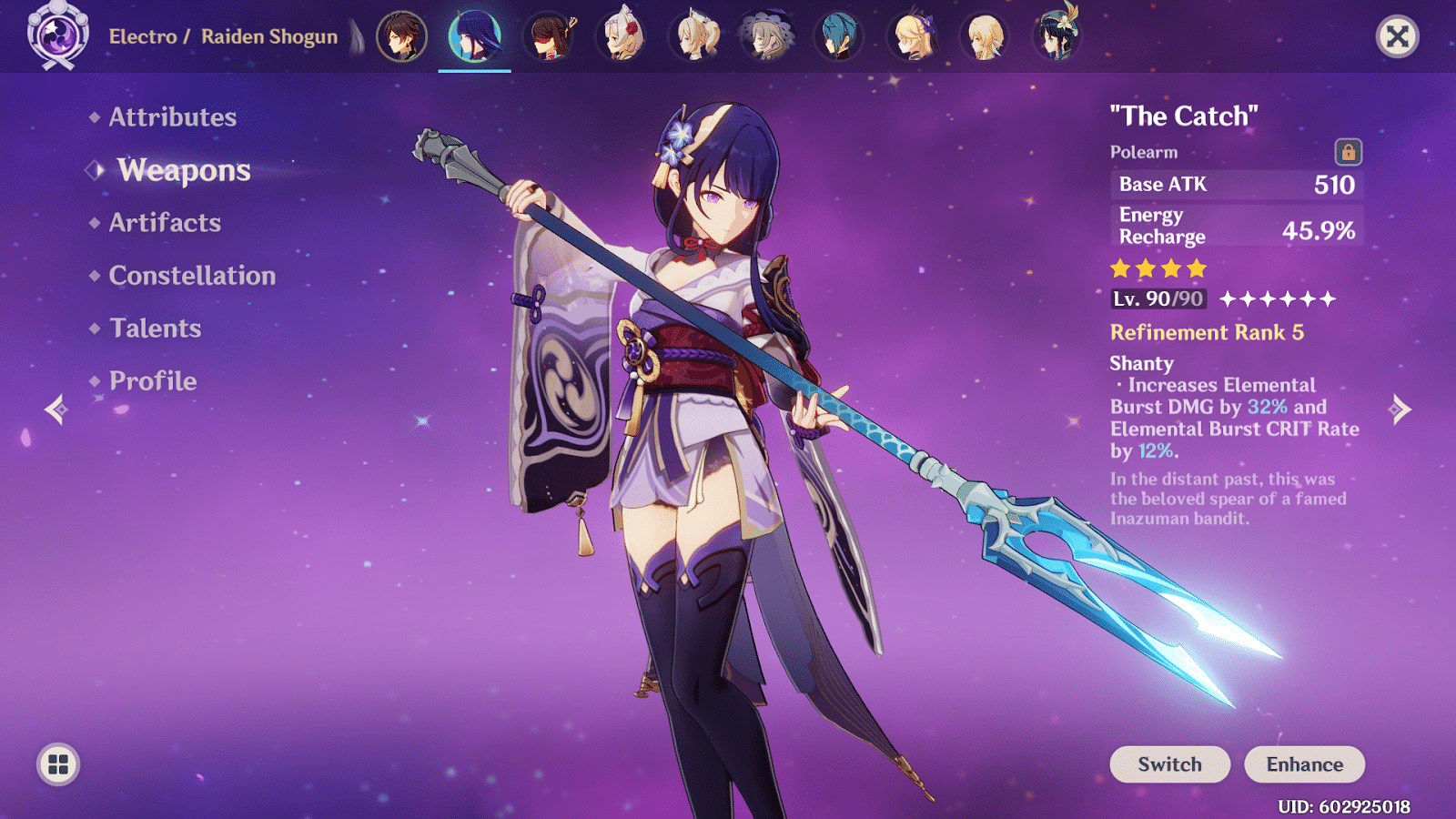Open the four-square grid menu
The width and height of the screenshot is (1456, 819).
tap(58, 764)
